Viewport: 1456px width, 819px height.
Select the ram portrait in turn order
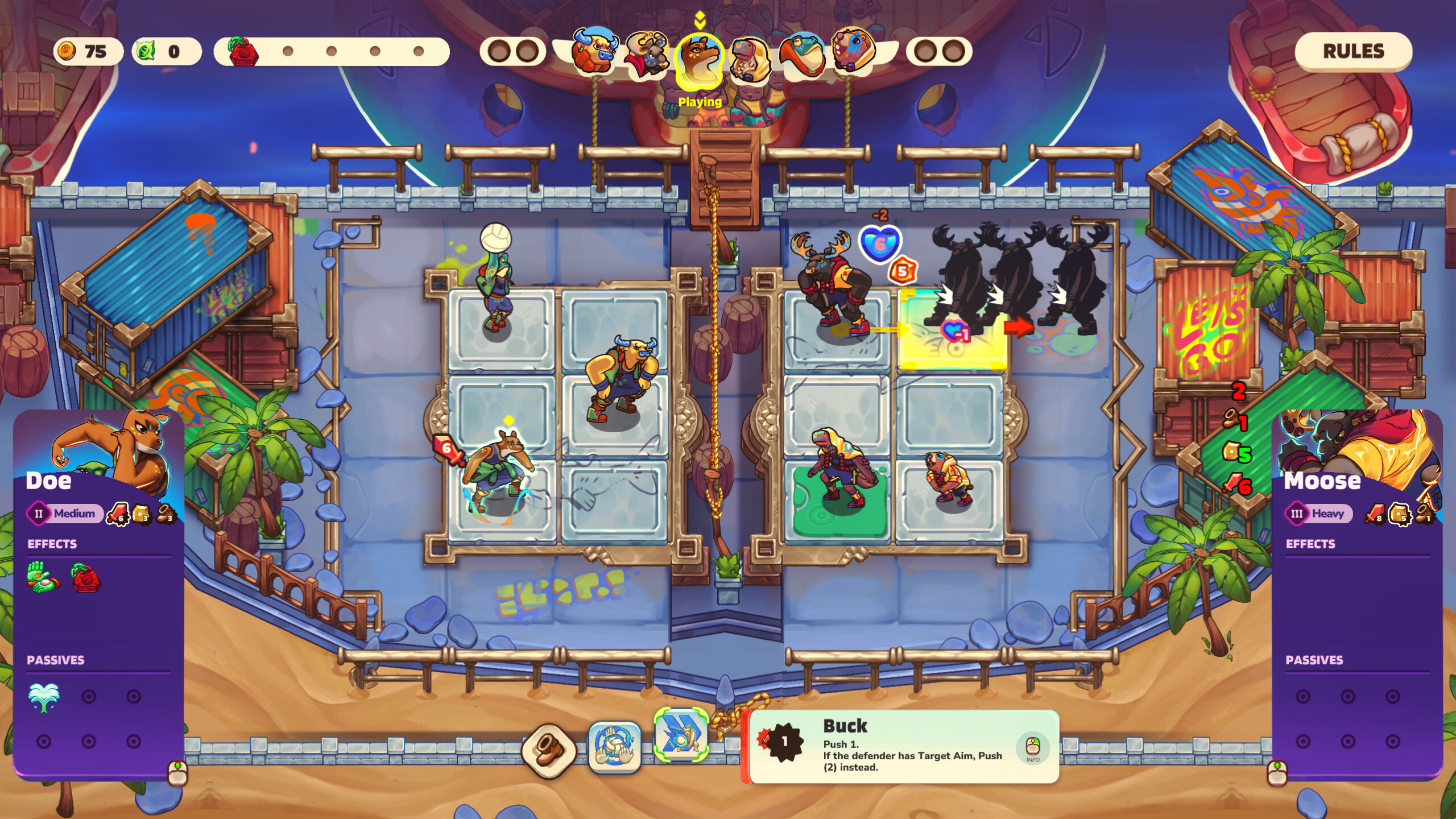tap(647, 54)
